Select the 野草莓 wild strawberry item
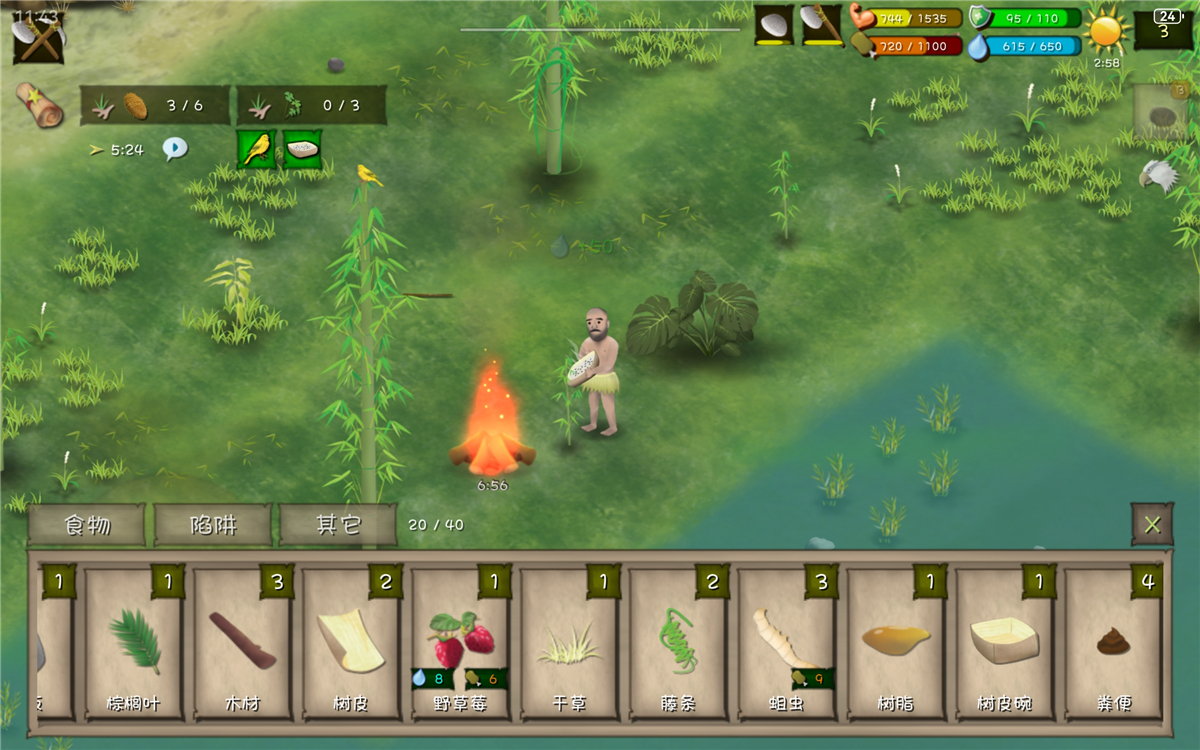The image size is (1200, 750). 461,644
